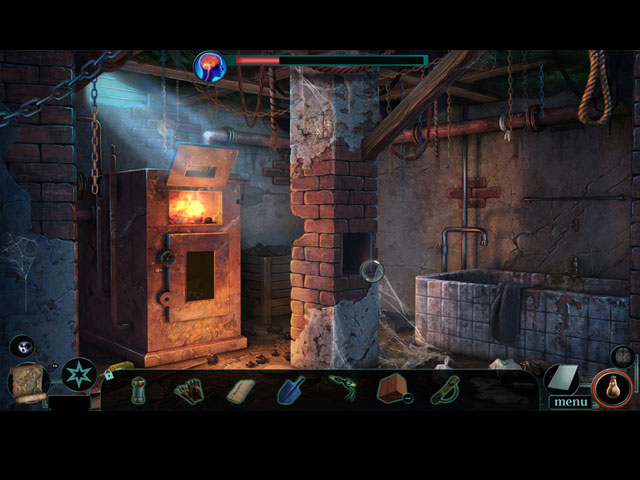Open the menu button
The width and height of the screenshot is (640, 480).
point(570,402)
